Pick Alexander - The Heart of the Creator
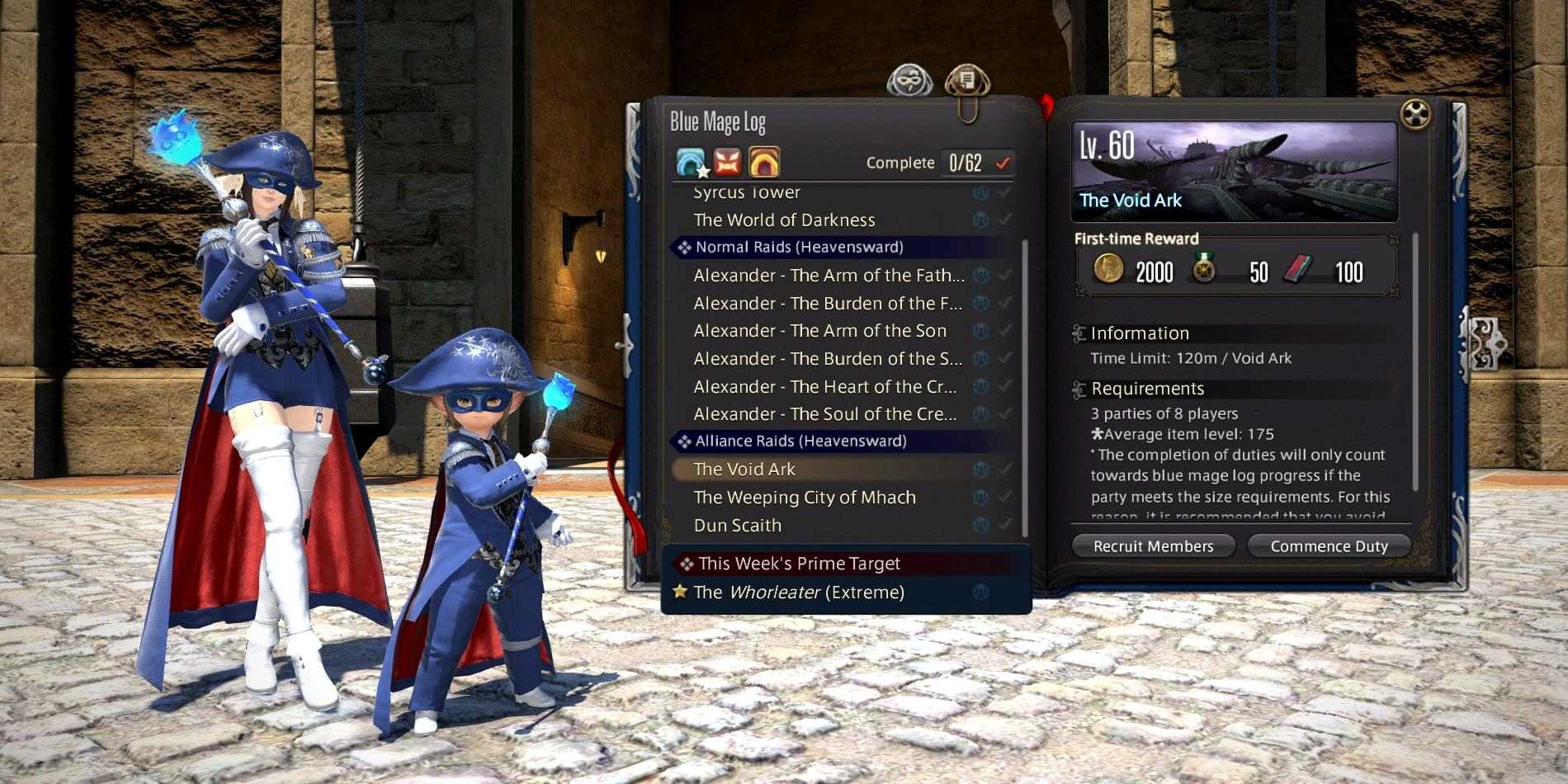 pos(824,387)
